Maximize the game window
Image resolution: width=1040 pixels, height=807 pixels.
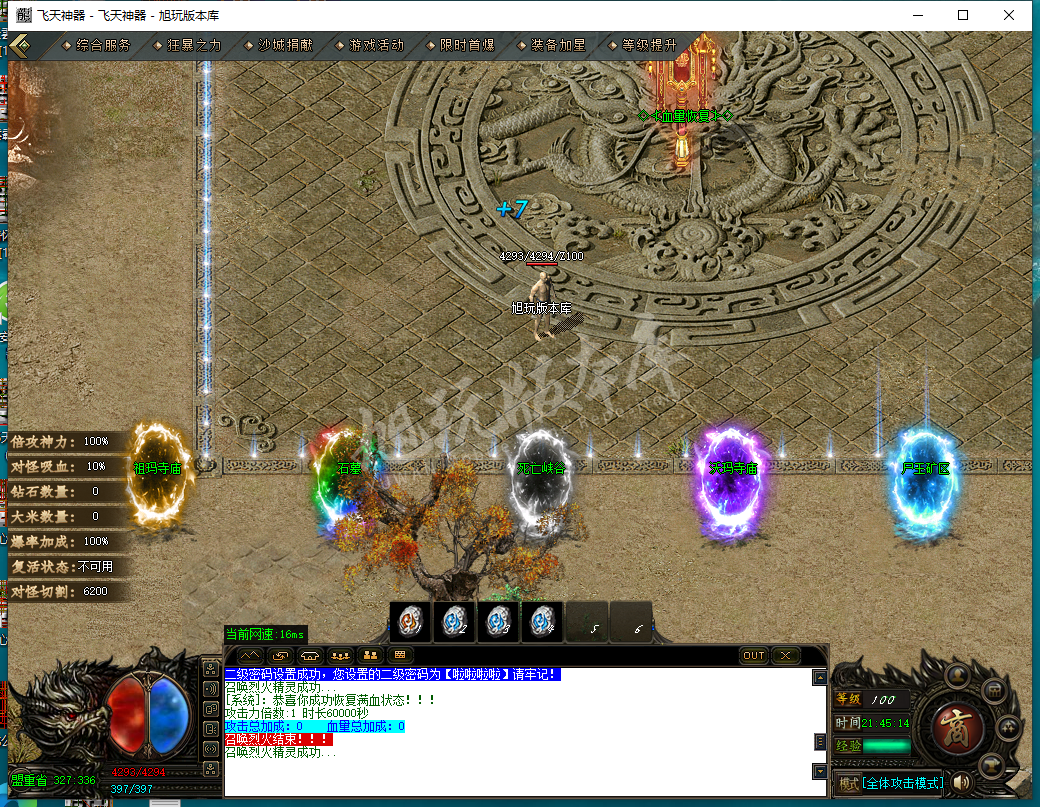pos(963,15)
